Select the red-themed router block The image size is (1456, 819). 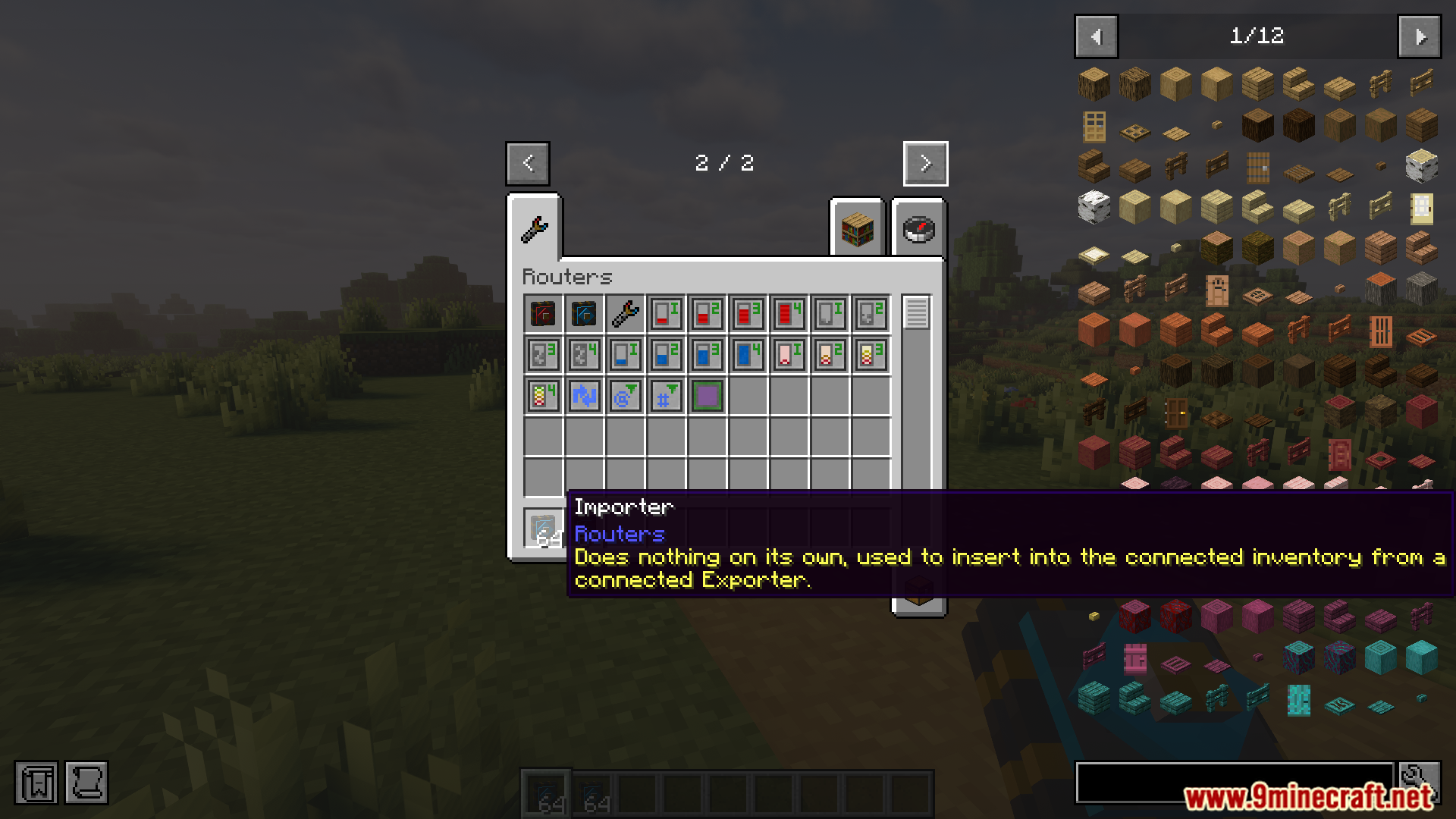click(x=542, y=312)
